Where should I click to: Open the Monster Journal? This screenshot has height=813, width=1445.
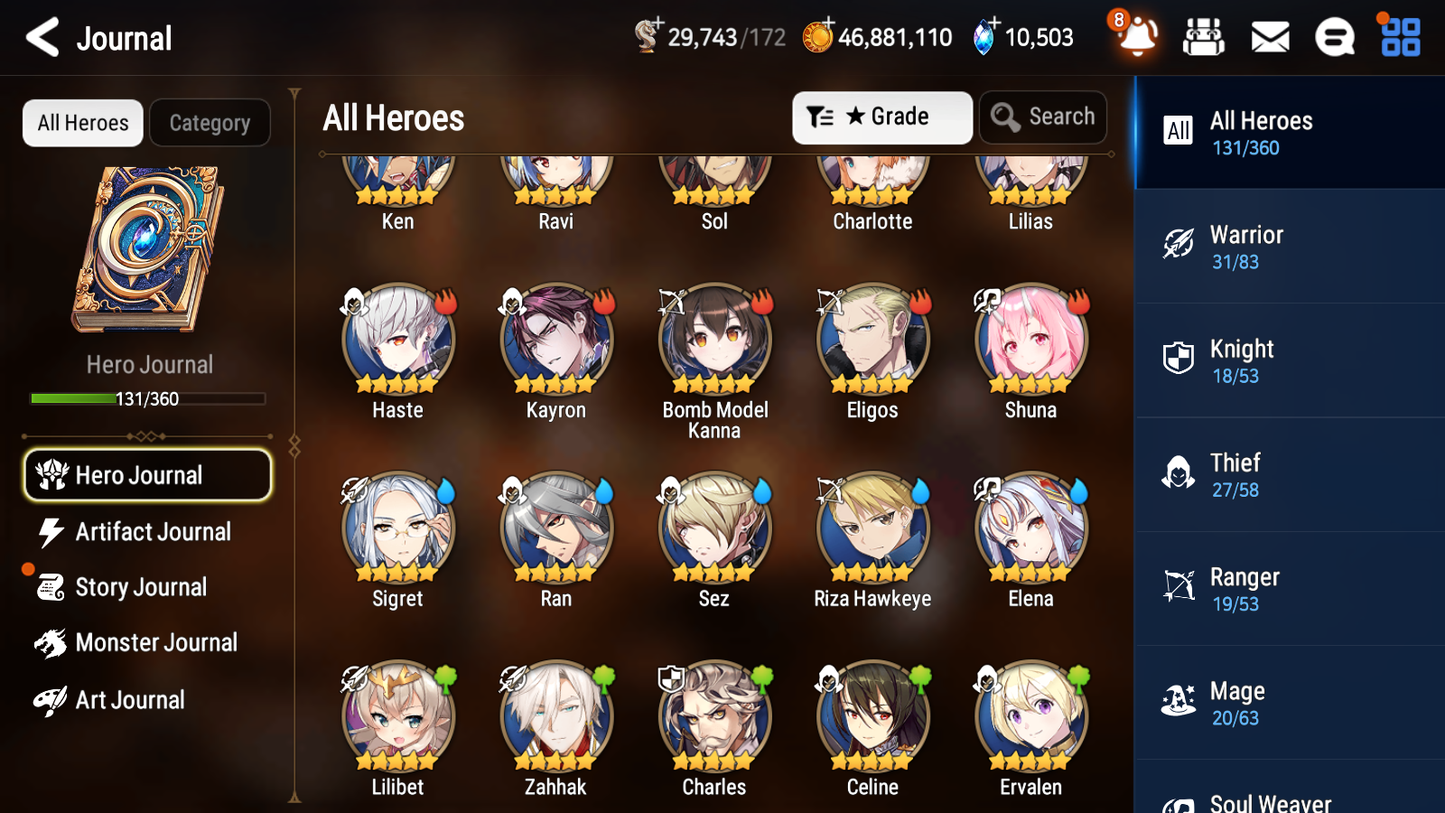146,643
